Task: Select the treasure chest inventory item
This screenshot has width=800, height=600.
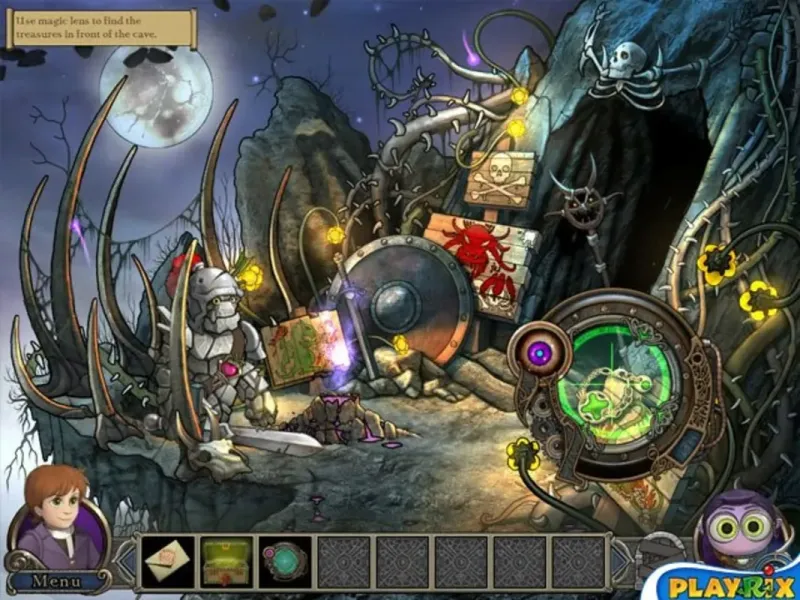Action: [227, 561]
